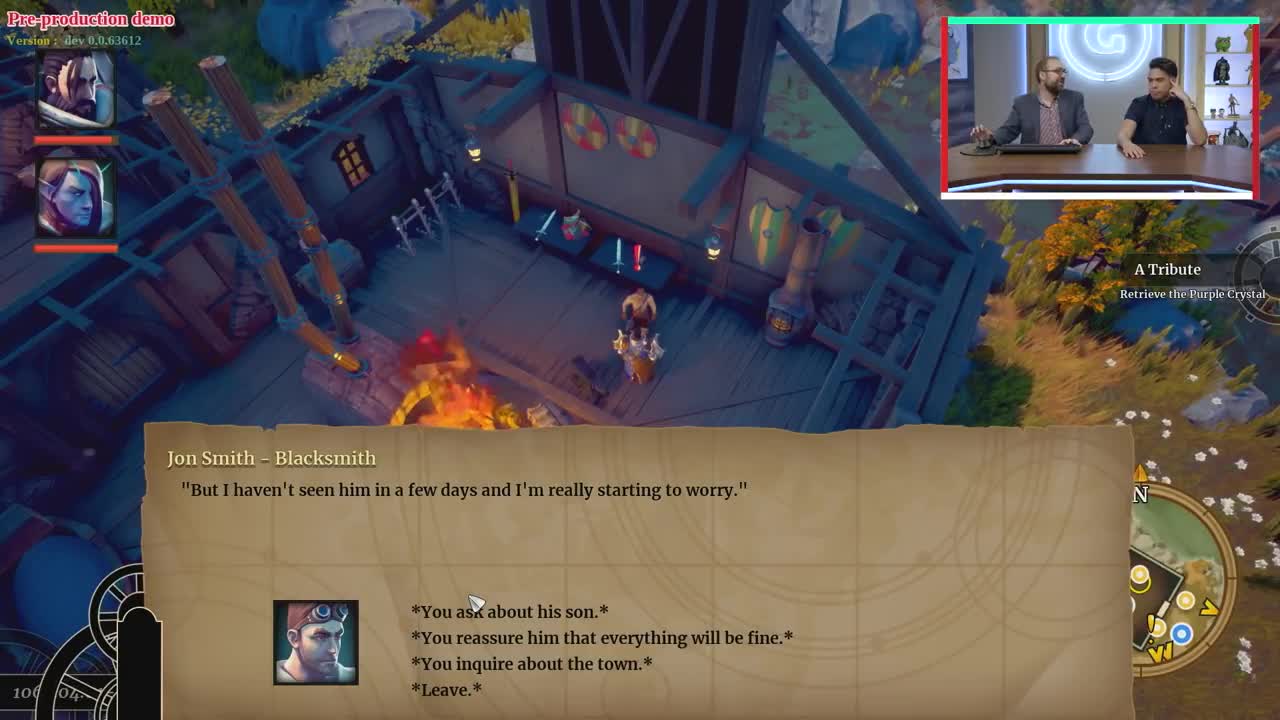Choose the *Leave.* dialogue option
1280x720 pixels.
point(445,689)
